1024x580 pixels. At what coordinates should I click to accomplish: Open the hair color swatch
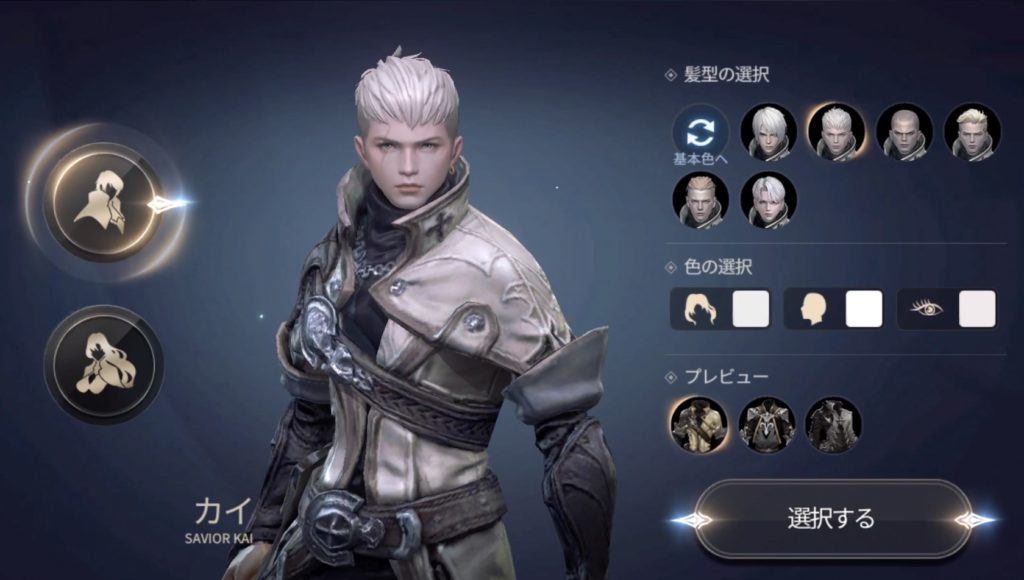pos(751,309)
